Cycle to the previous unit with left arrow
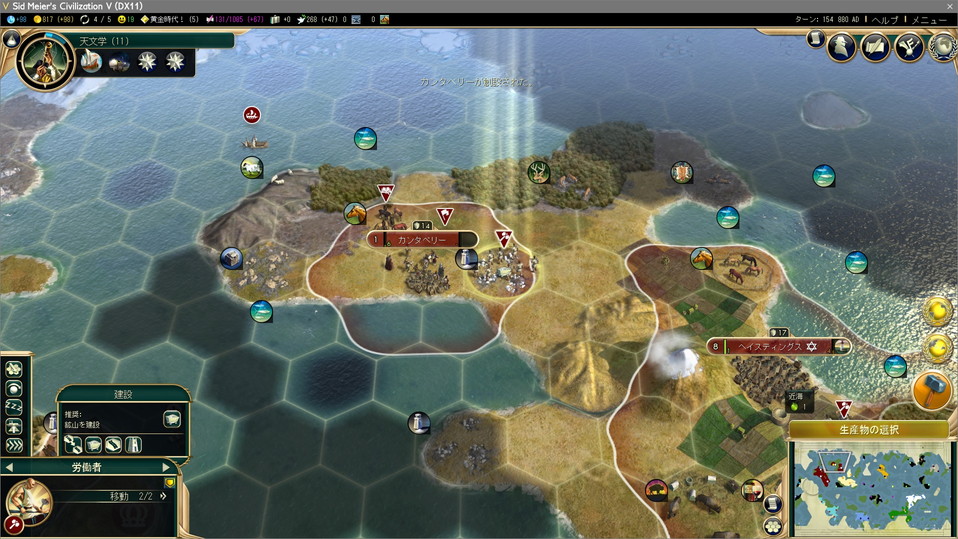This screenshot has height=539, width=958. [x=9, y=467]
